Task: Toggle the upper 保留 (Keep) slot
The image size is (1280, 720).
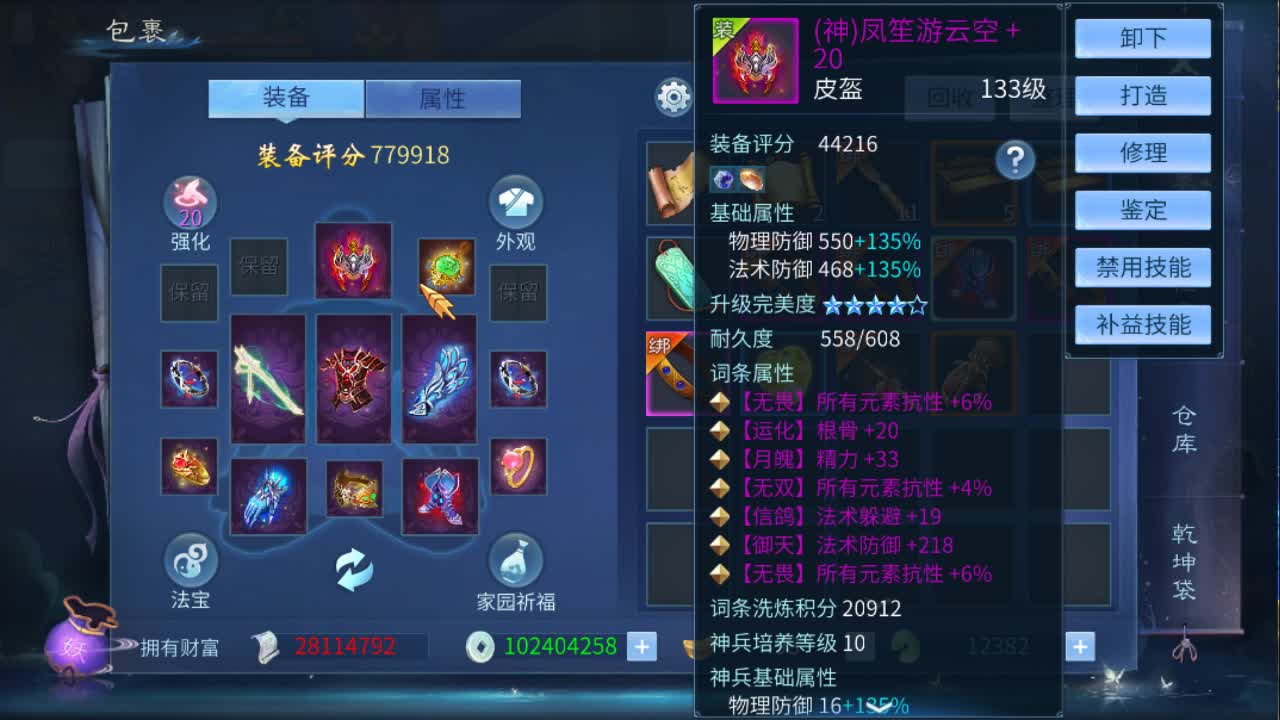Action: pos(258,267)
